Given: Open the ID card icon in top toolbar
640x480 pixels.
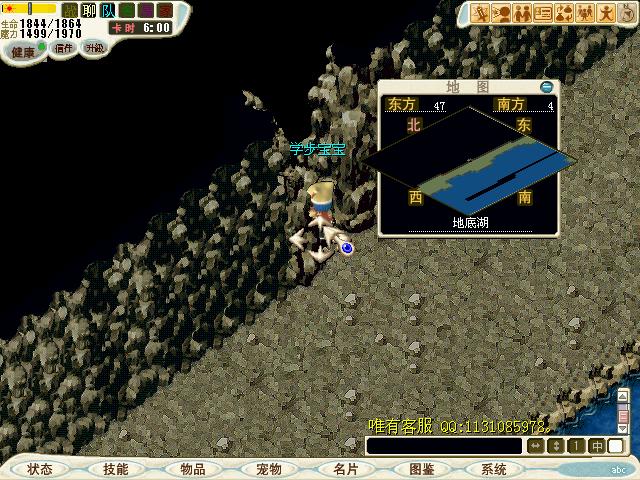Looking at the screenshot, I should [544, 13].
